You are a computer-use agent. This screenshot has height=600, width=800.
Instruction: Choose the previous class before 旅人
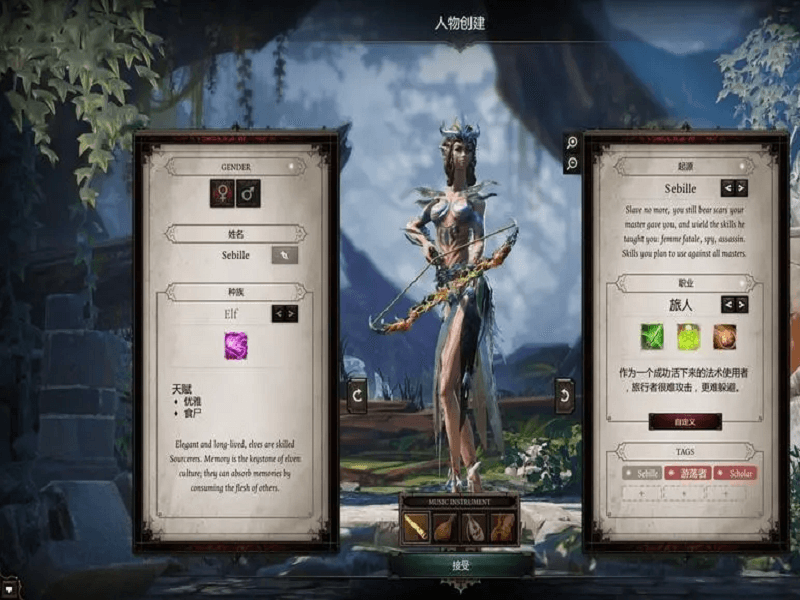(x=728, y=304)
